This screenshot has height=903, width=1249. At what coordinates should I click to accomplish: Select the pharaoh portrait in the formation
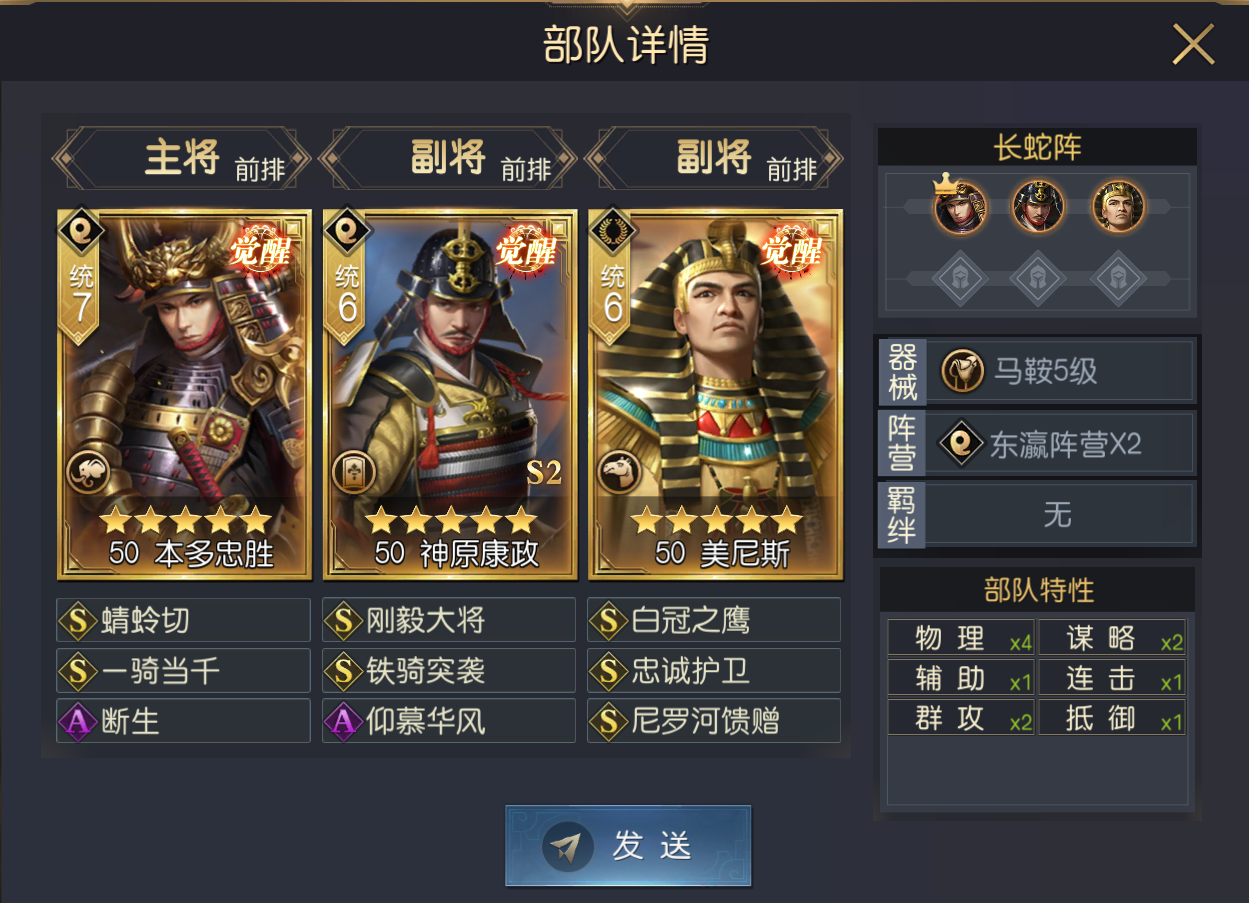point(1117,207)
